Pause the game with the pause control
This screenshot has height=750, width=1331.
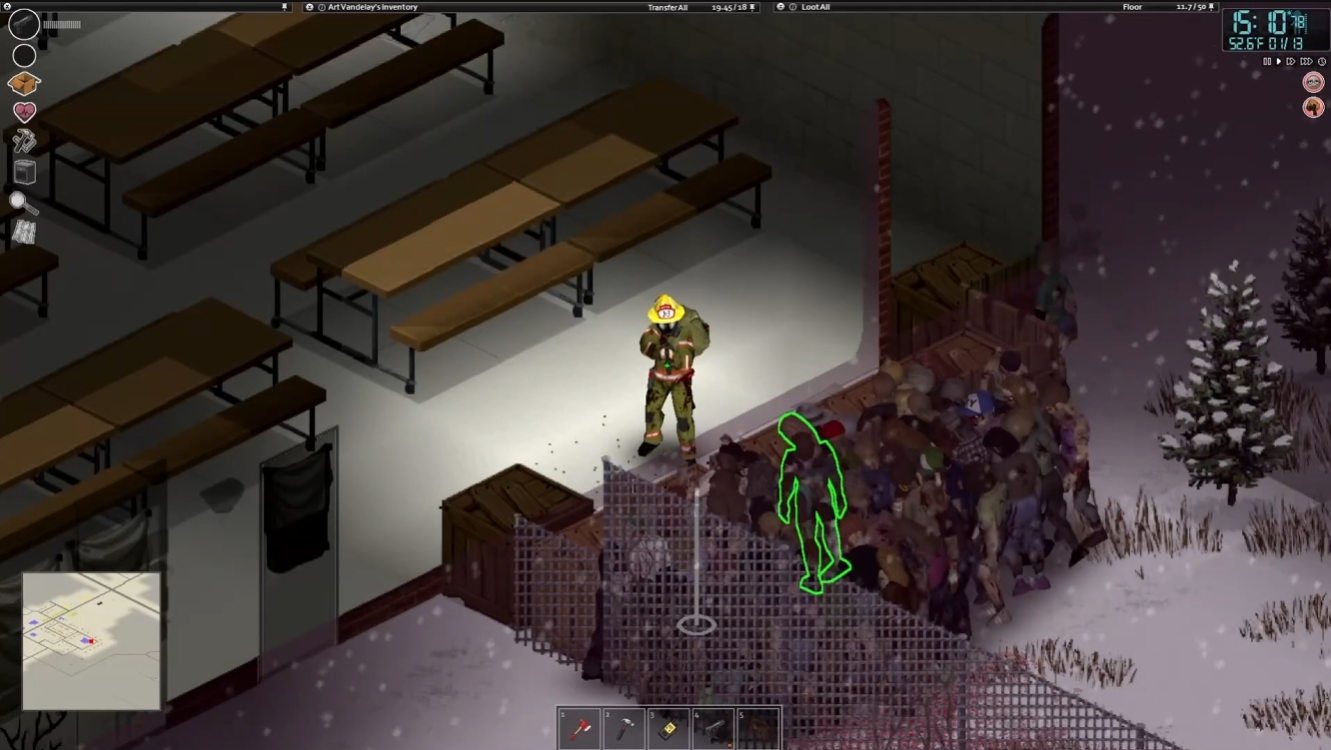(x=1267, y=61)
